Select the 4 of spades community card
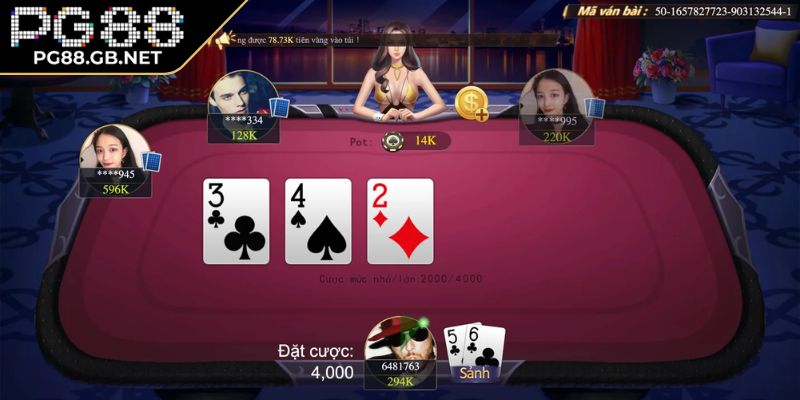800x400 pixels. pyautogui.click(x=318, y=221)
